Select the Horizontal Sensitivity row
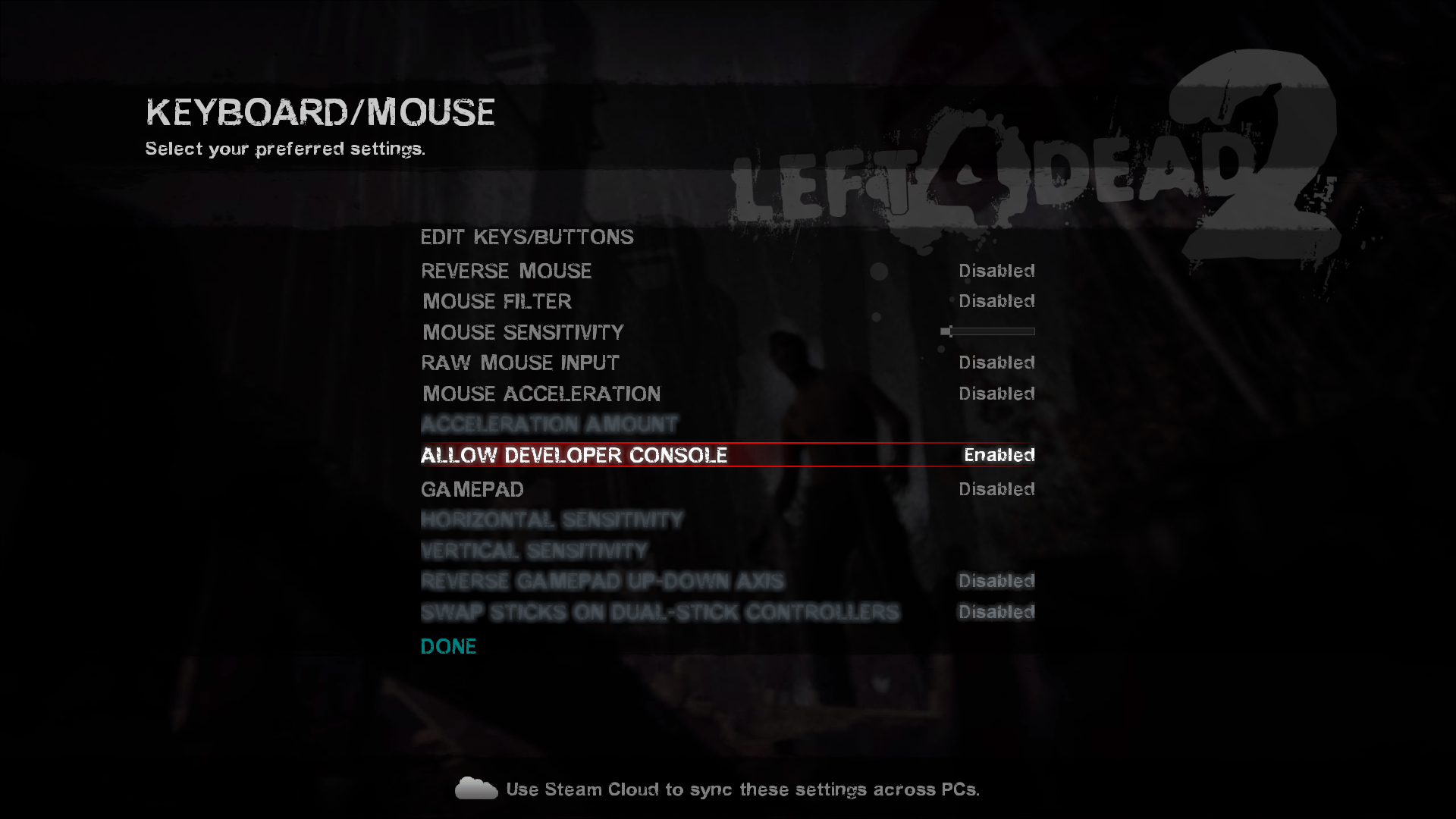The width and height of the screenshot is (1456, 819). (551, 520)
